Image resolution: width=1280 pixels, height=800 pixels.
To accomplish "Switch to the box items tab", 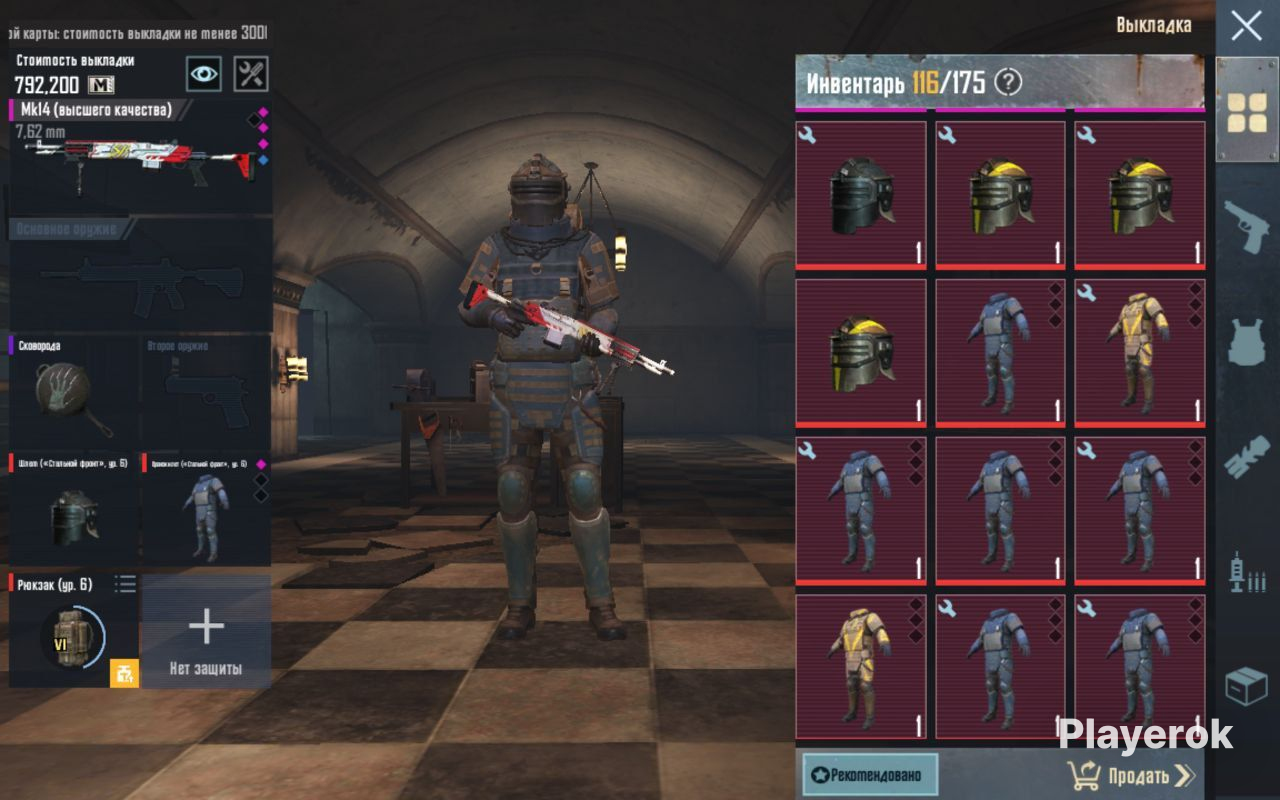I will point(1247,687).
